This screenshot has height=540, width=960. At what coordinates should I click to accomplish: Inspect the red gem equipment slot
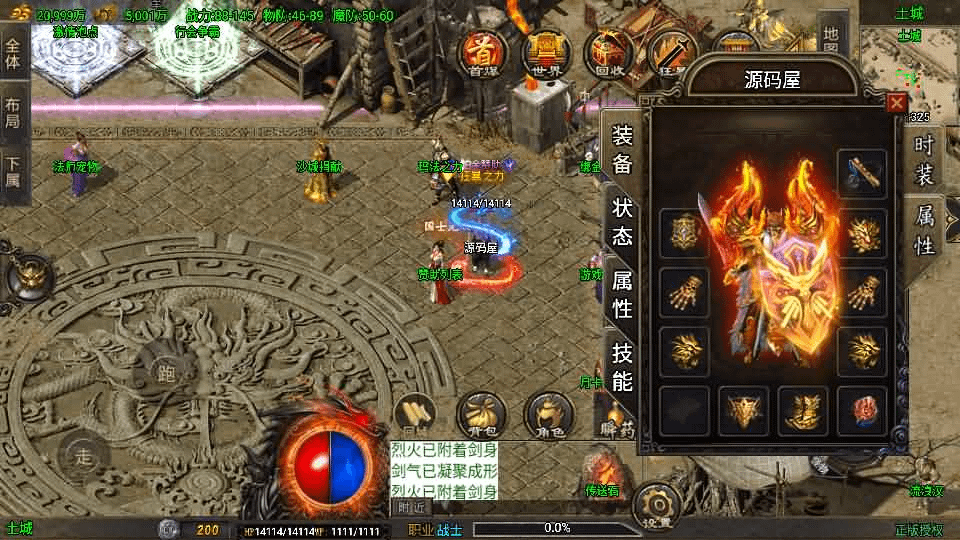(x=861, y=410)
